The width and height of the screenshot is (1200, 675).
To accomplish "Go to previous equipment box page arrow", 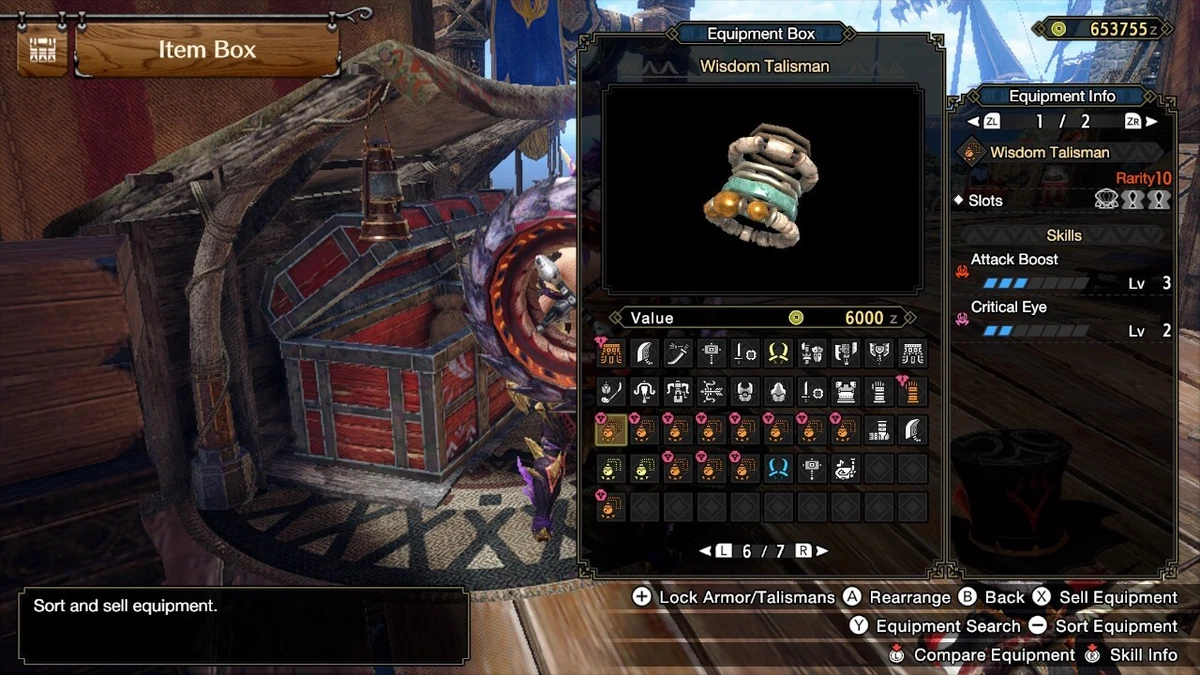I will pyautogui.click(x=705, y=551).
